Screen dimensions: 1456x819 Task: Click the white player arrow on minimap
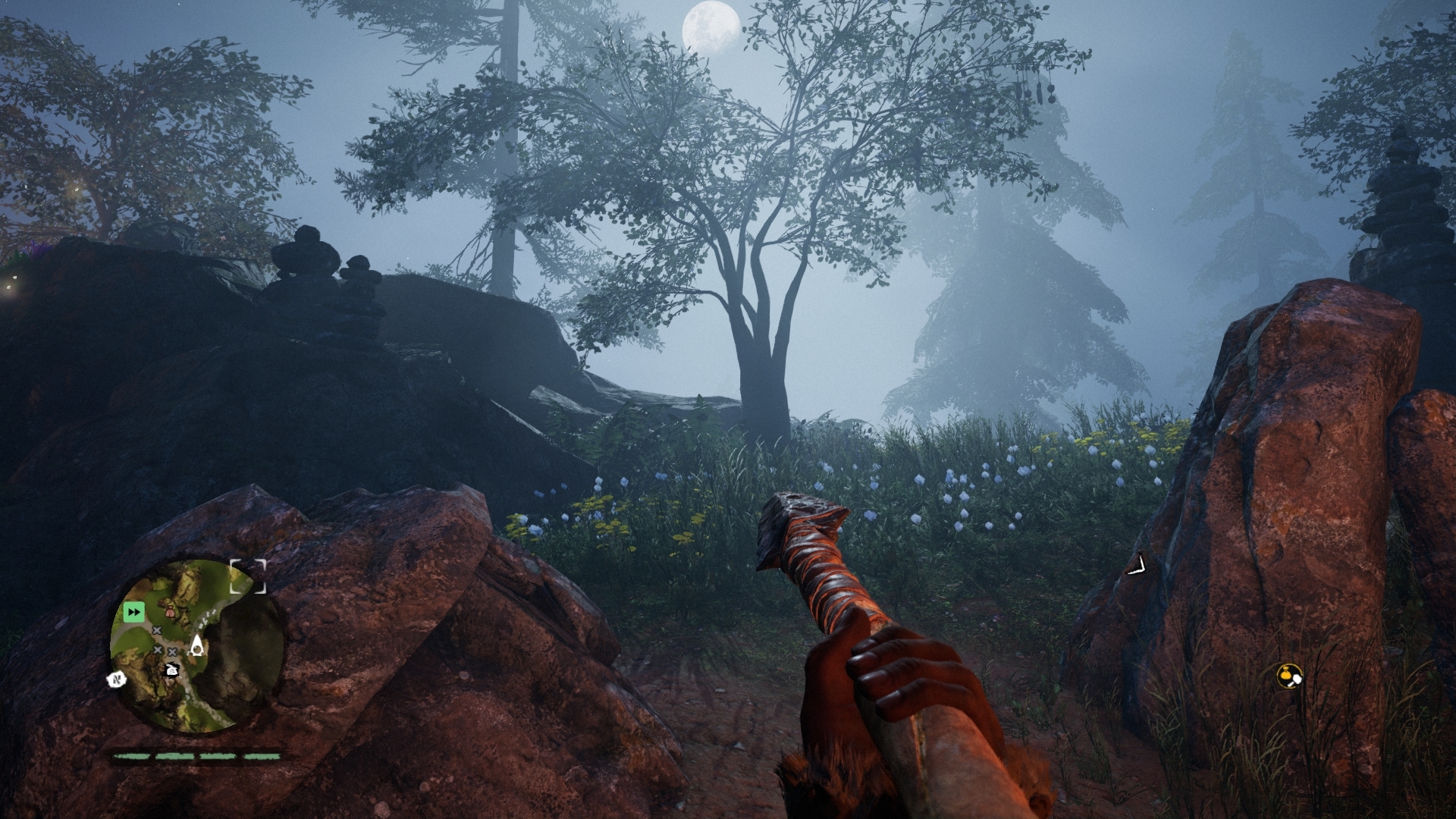coord(197,645)
